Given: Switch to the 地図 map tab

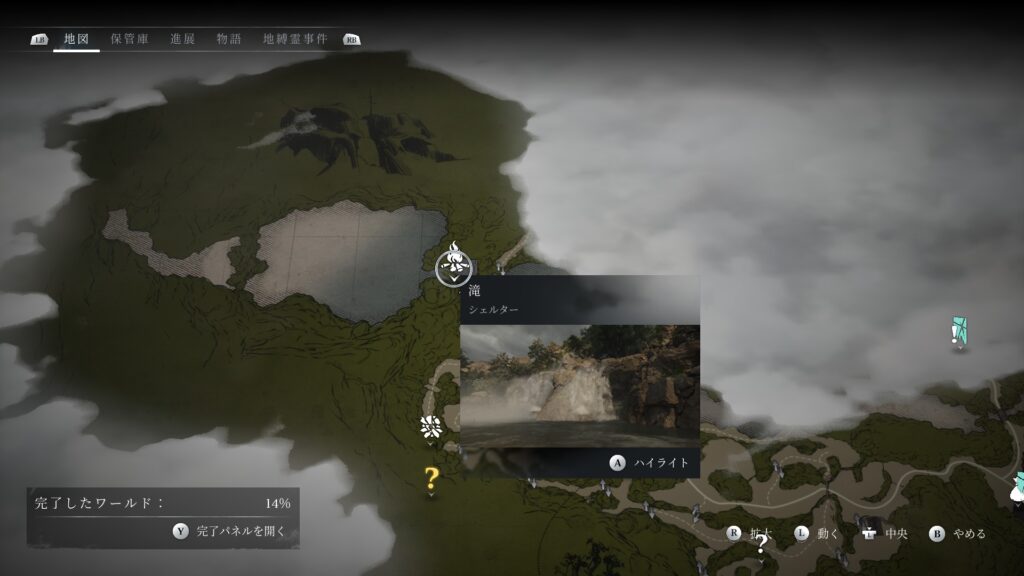Looking at the screenshot, I should tap(76, 39).
